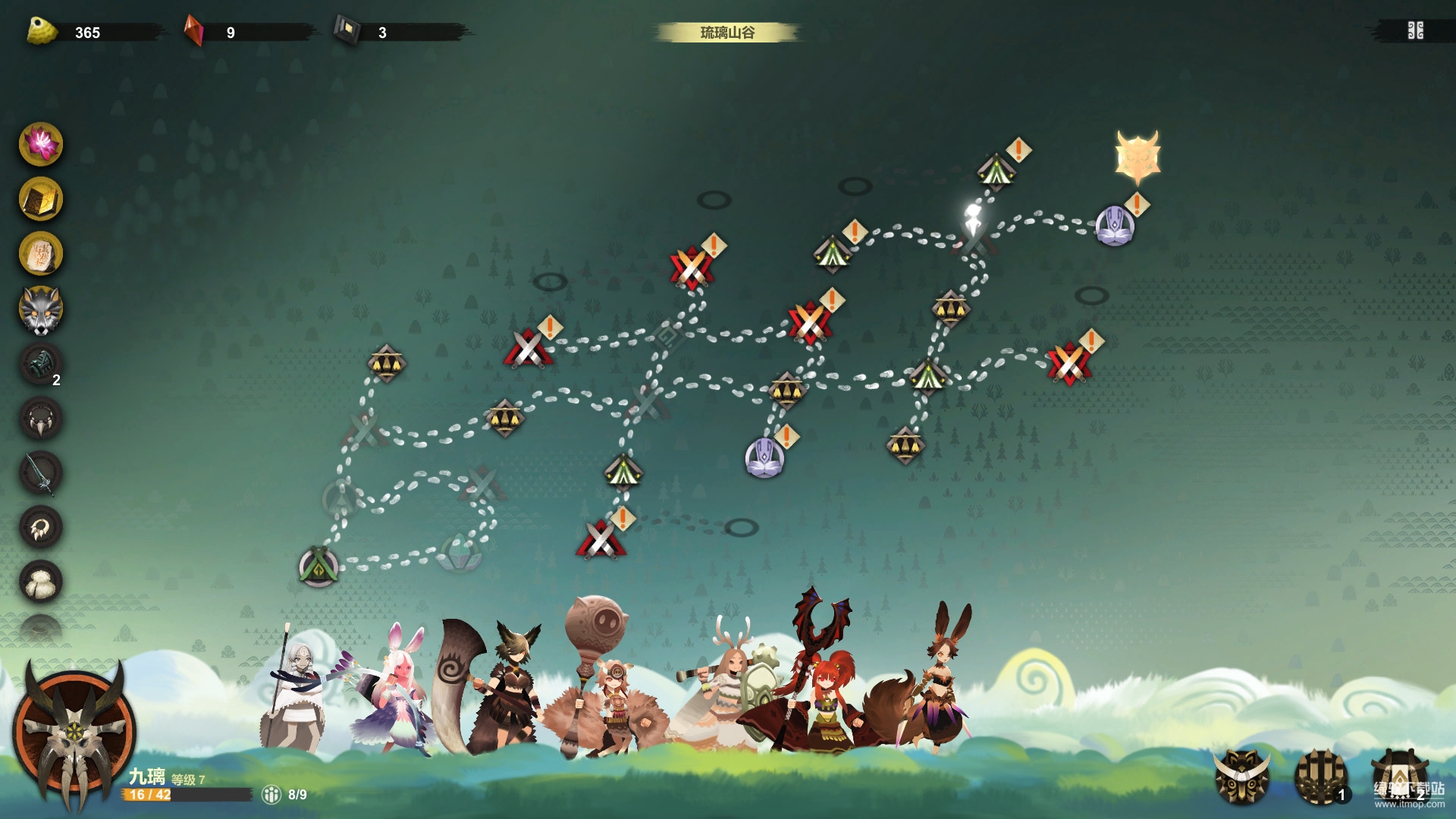Check the dark green gauntlet item with count 2
The height and width of the screenshot is (819, 1456).
41,364
